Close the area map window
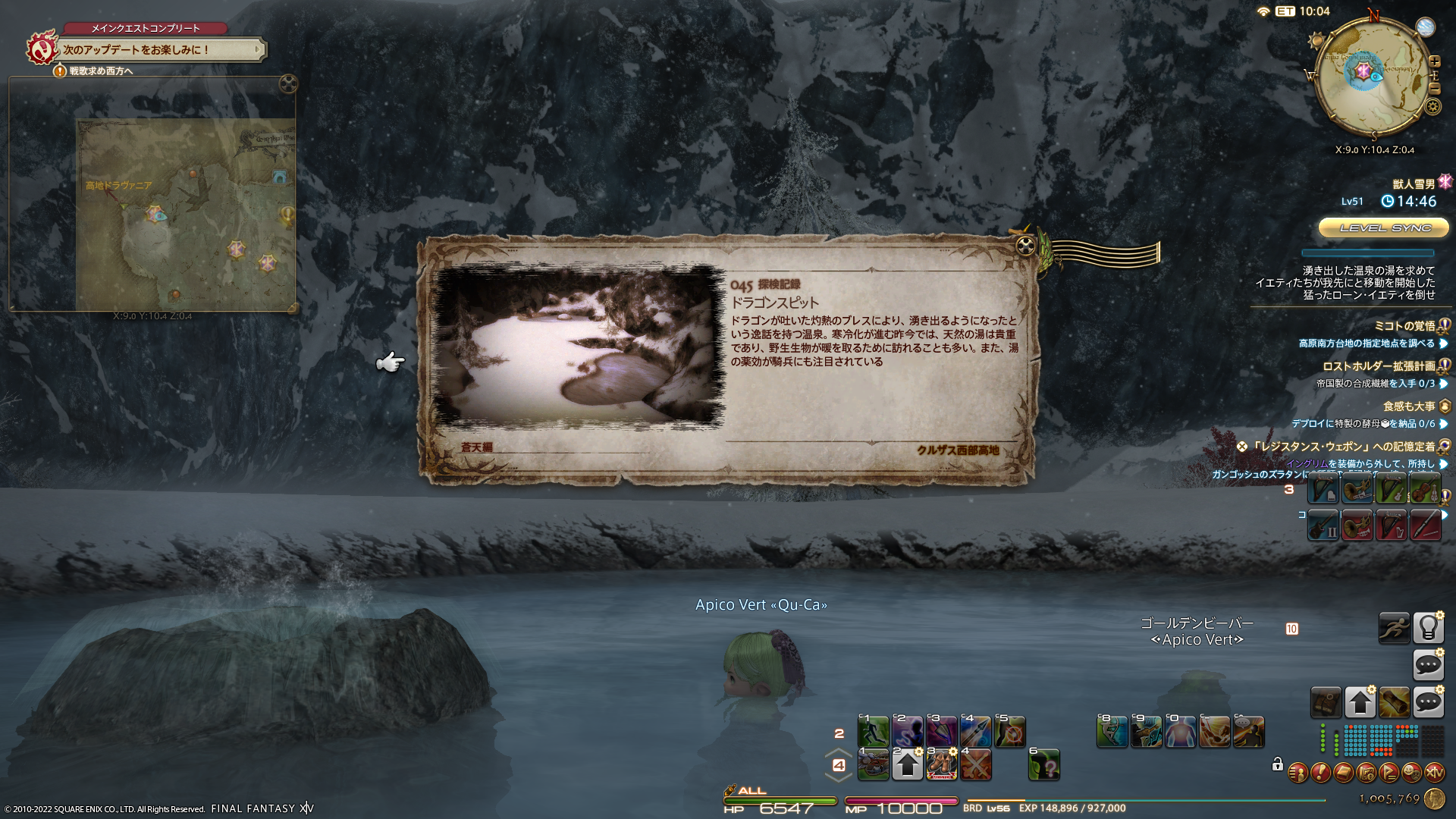 tap(288, 83)
